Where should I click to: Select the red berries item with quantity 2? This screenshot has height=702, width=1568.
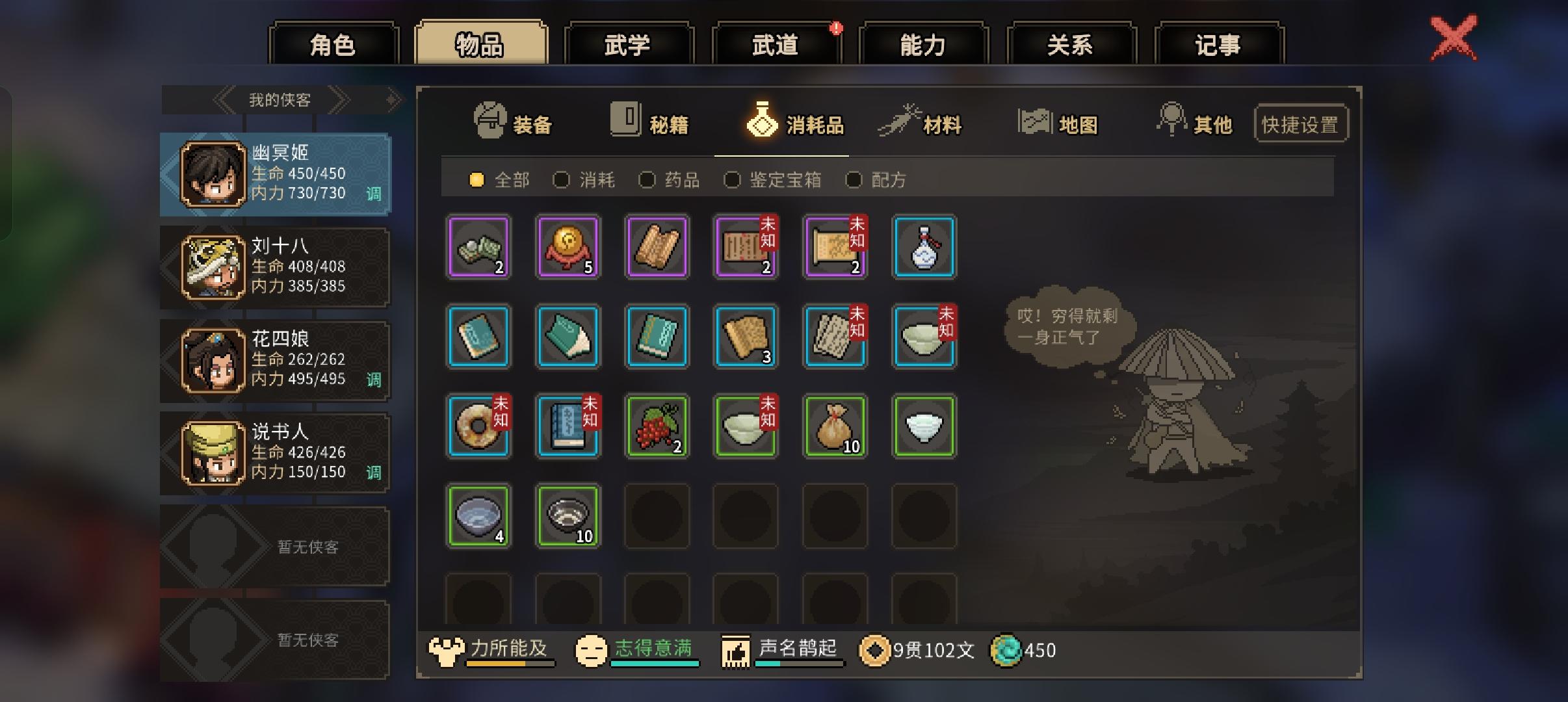[657, 427]
